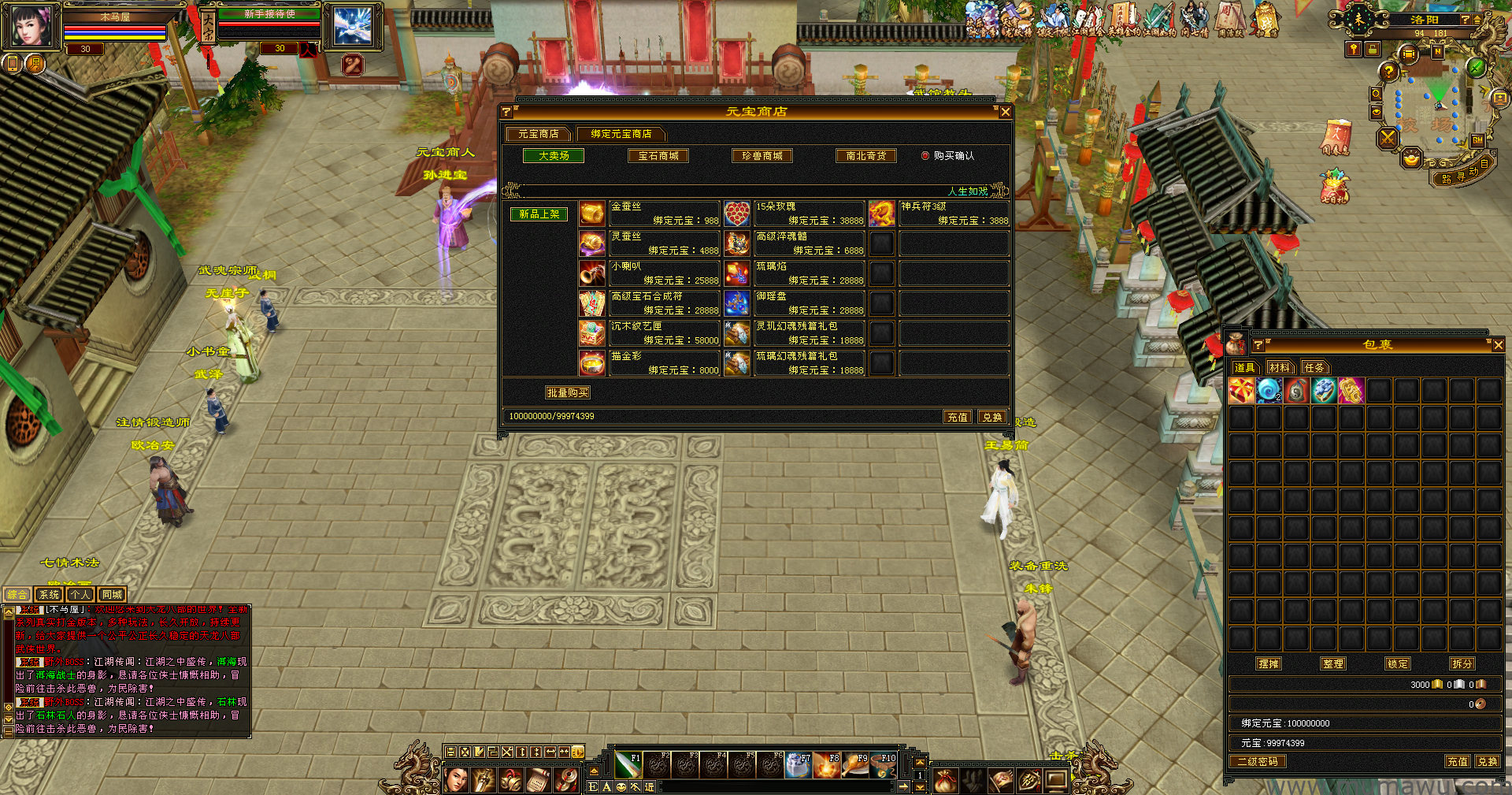Viewport: 1512px width, 795px height.
Task: Click the 二级密码 button
Action: point(1257,762)
